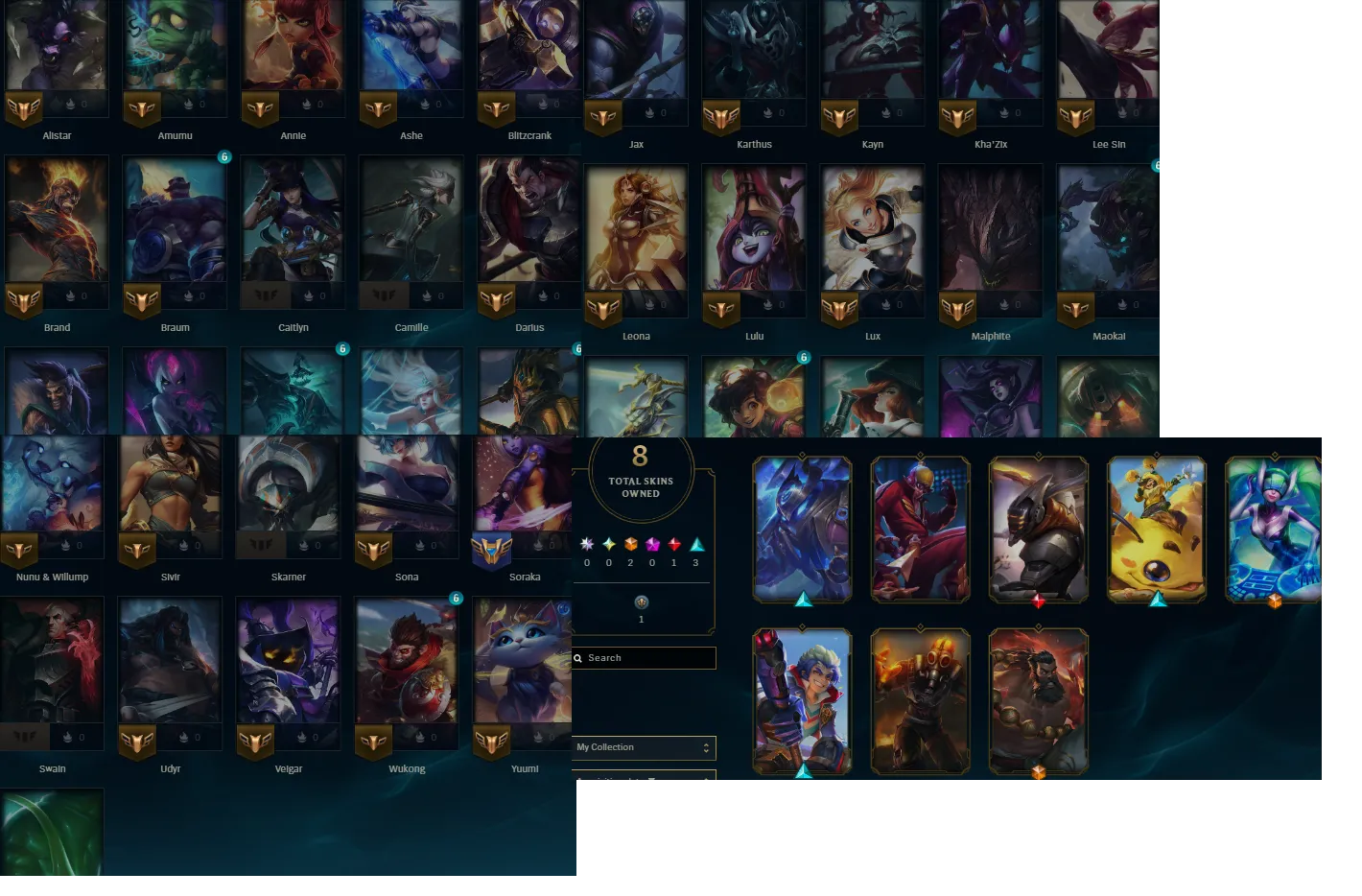Click the white ultimate rarity starburst icon
1362x896 pixels.
pyautogui.click(x=587, y=544)
